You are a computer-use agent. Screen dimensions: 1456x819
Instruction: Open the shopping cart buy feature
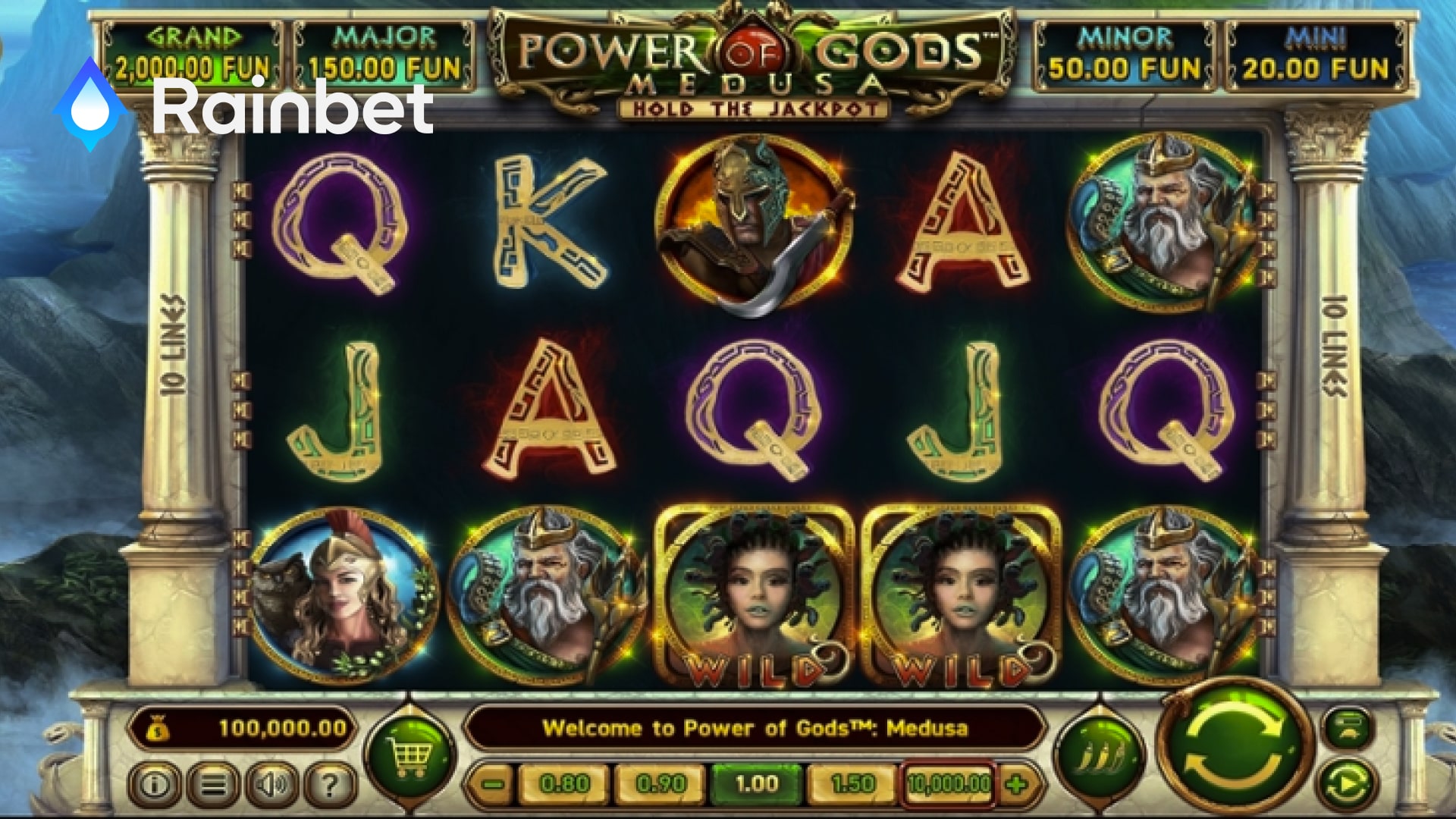409,755
